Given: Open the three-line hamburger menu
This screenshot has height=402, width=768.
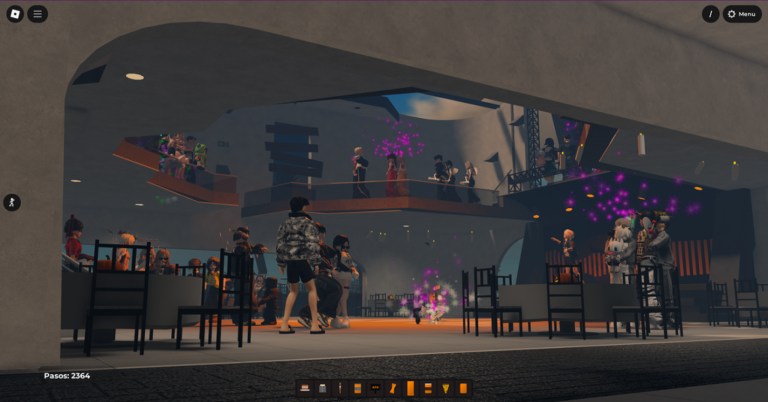Looking at the screenshot, I should coord(37,14).
